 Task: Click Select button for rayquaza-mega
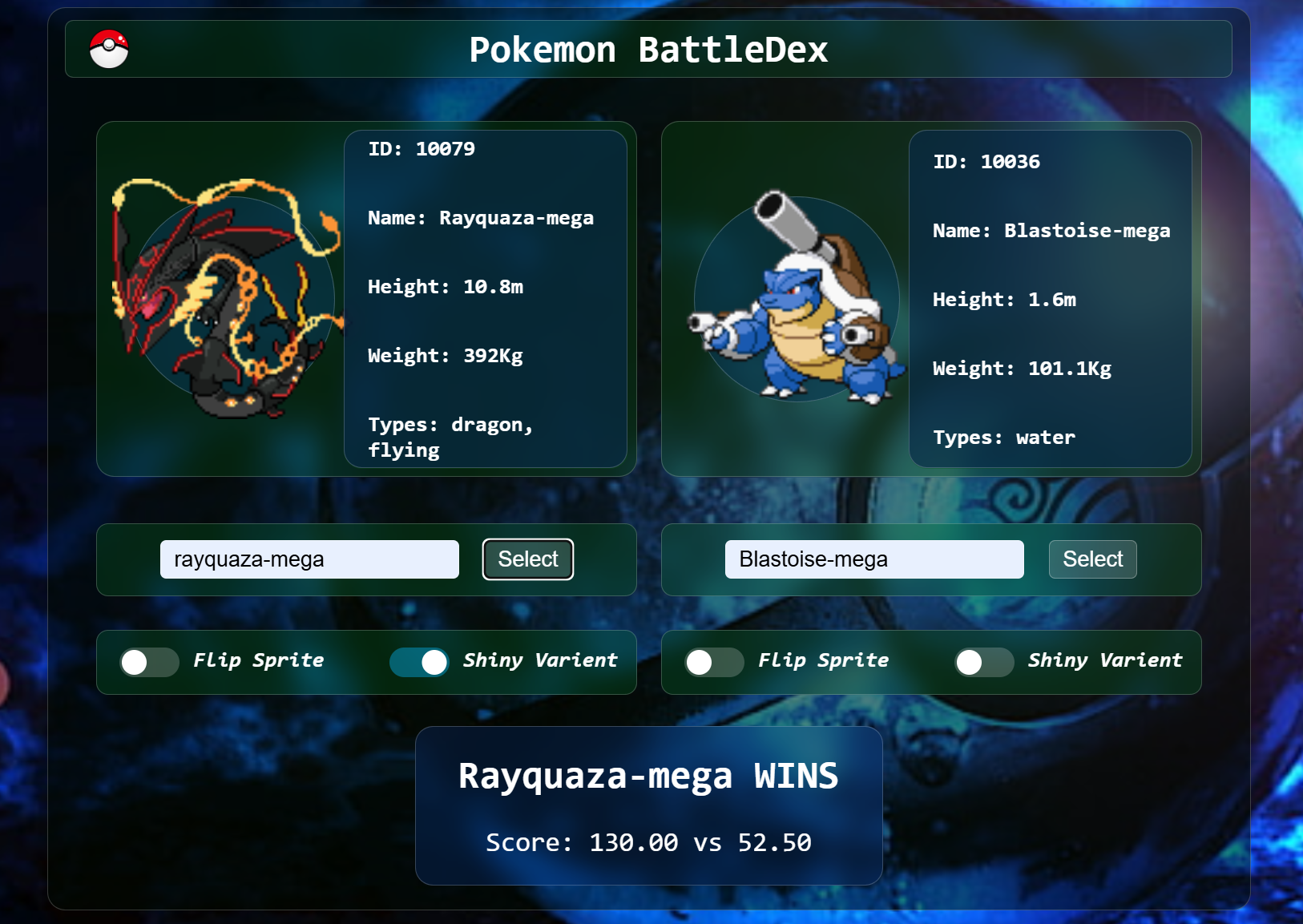(527, 559)
